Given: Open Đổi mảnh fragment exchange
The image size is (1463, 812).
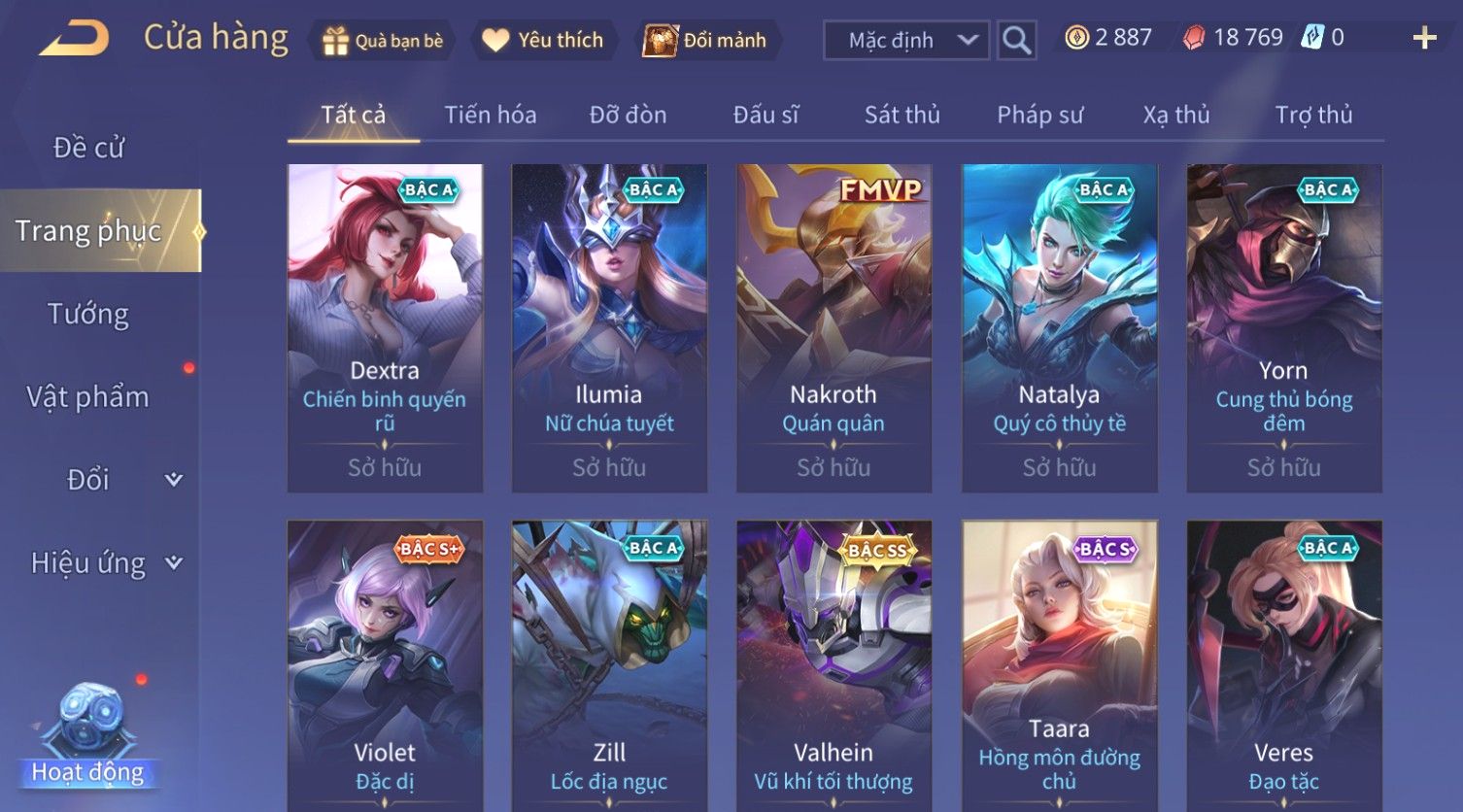Looking at the screenshot, I should (707, 41).
